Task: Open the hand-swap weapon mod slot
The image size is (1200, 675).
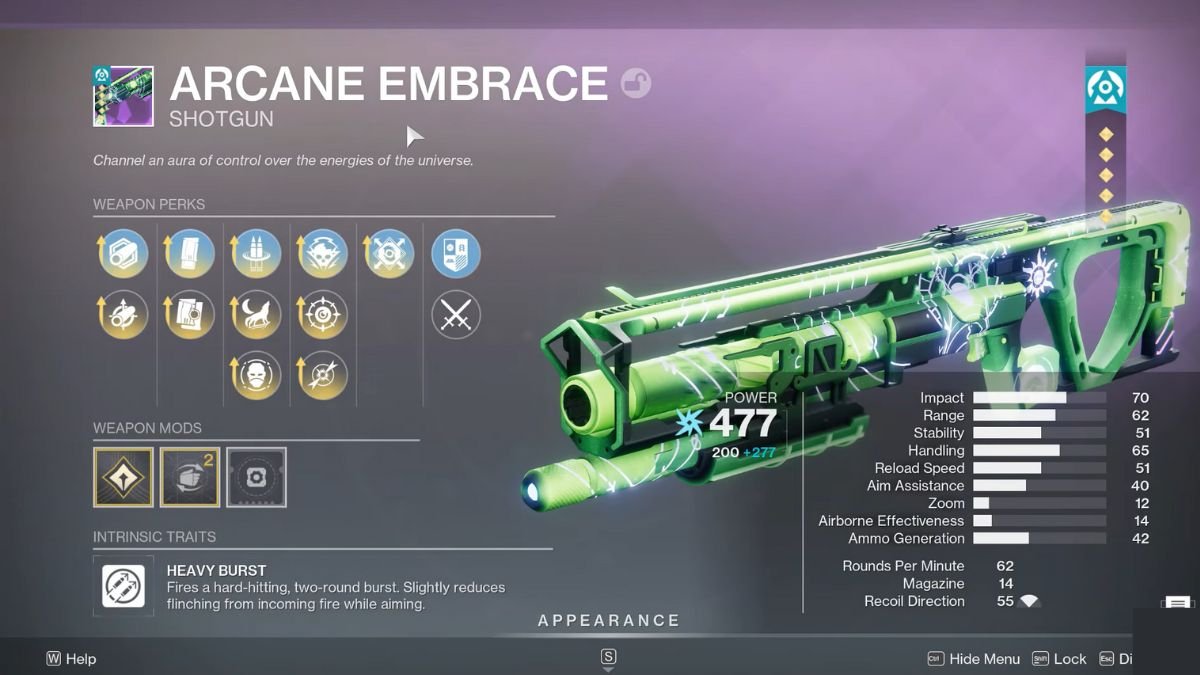Action: point(190,477)
